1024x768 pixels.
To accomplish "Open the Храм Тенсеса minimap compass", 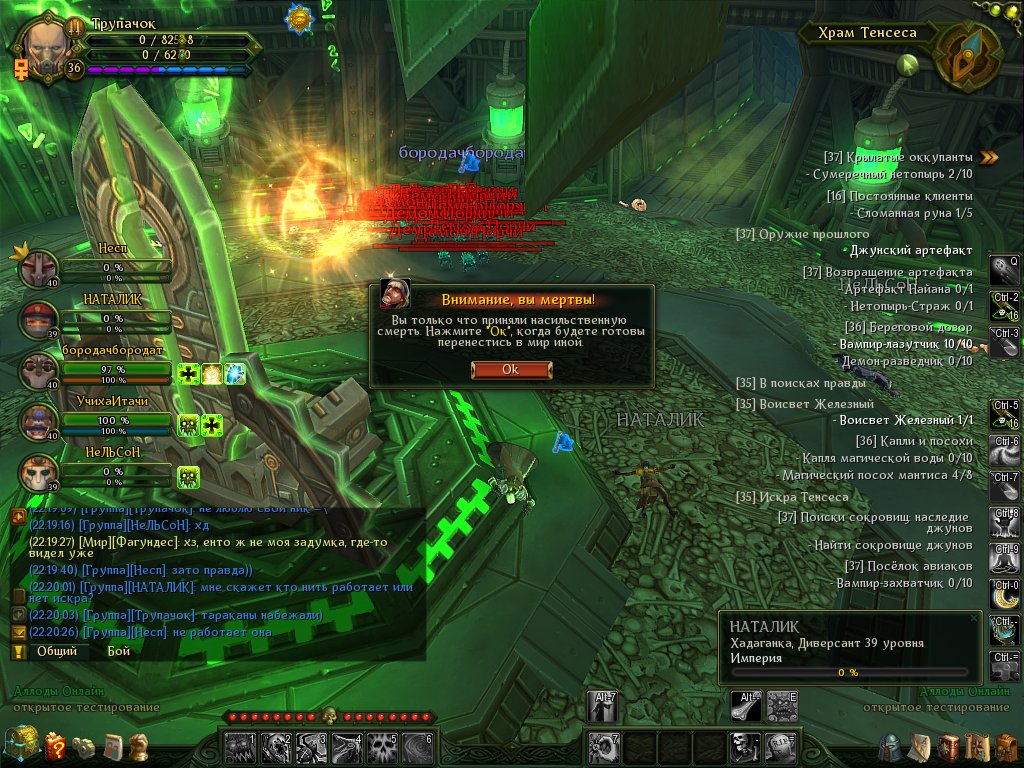I will (966, 55).
